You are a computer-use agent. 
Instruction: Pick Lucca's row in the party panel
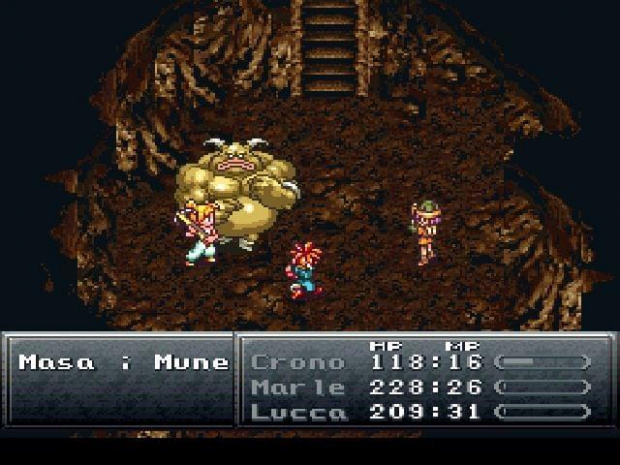[x=297, y=411]
